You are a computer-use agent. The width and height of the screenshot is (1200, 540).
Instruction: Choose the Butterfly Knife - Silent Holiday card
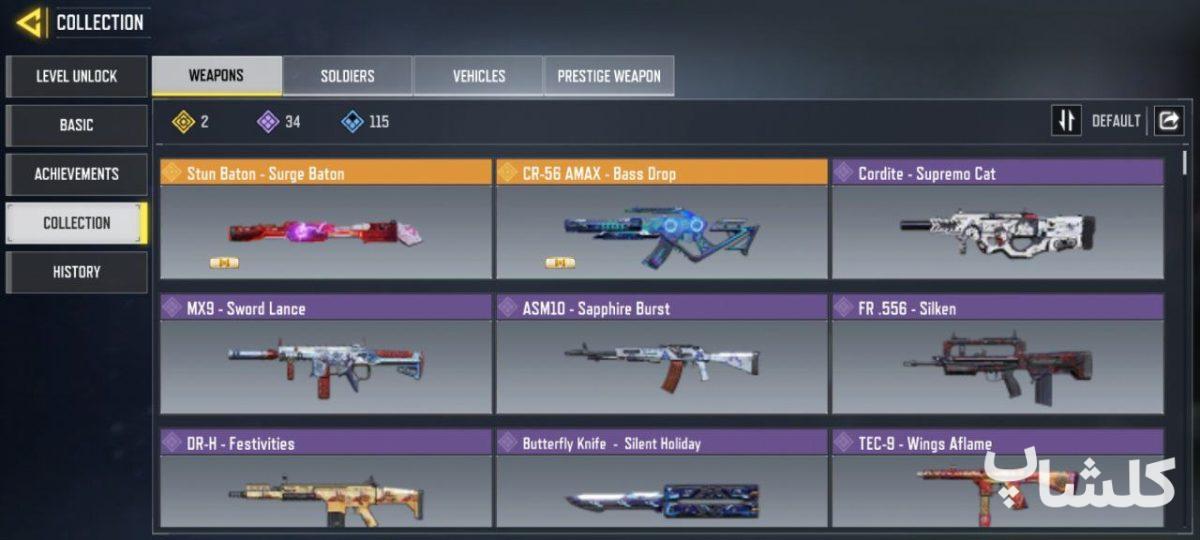661,480
